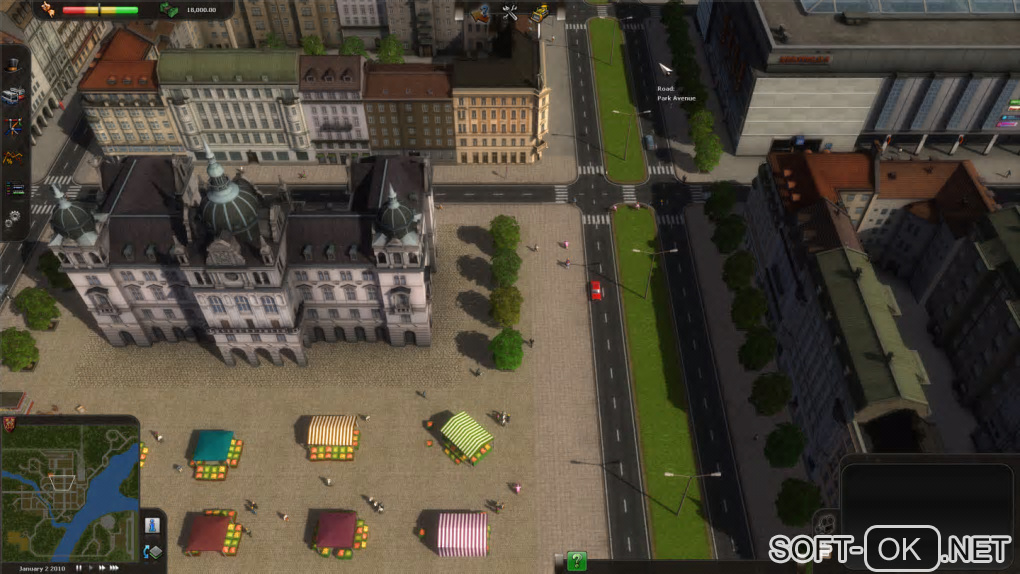The height and width of the screenshot is (574, 1020).
Task: Toggle the underground layer view
Action: pos(153,551)
